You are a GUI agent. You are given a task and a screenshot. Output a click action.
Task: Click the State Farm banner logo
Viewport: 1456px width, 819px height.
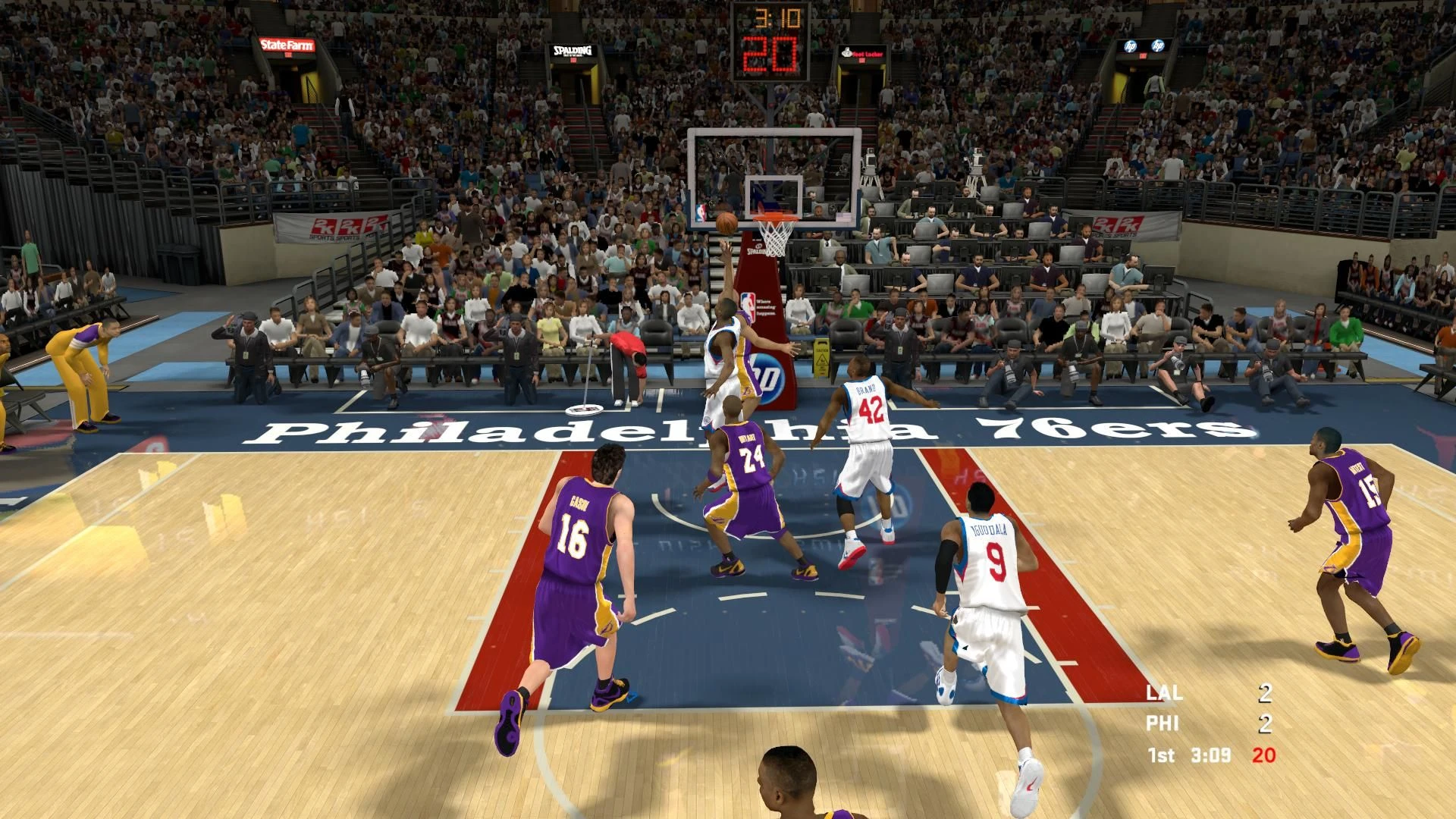pos(287,44)
